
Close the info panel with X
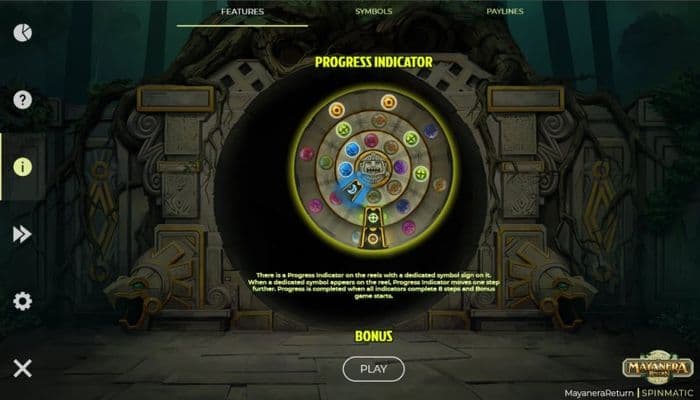click(x=22, y=368)
